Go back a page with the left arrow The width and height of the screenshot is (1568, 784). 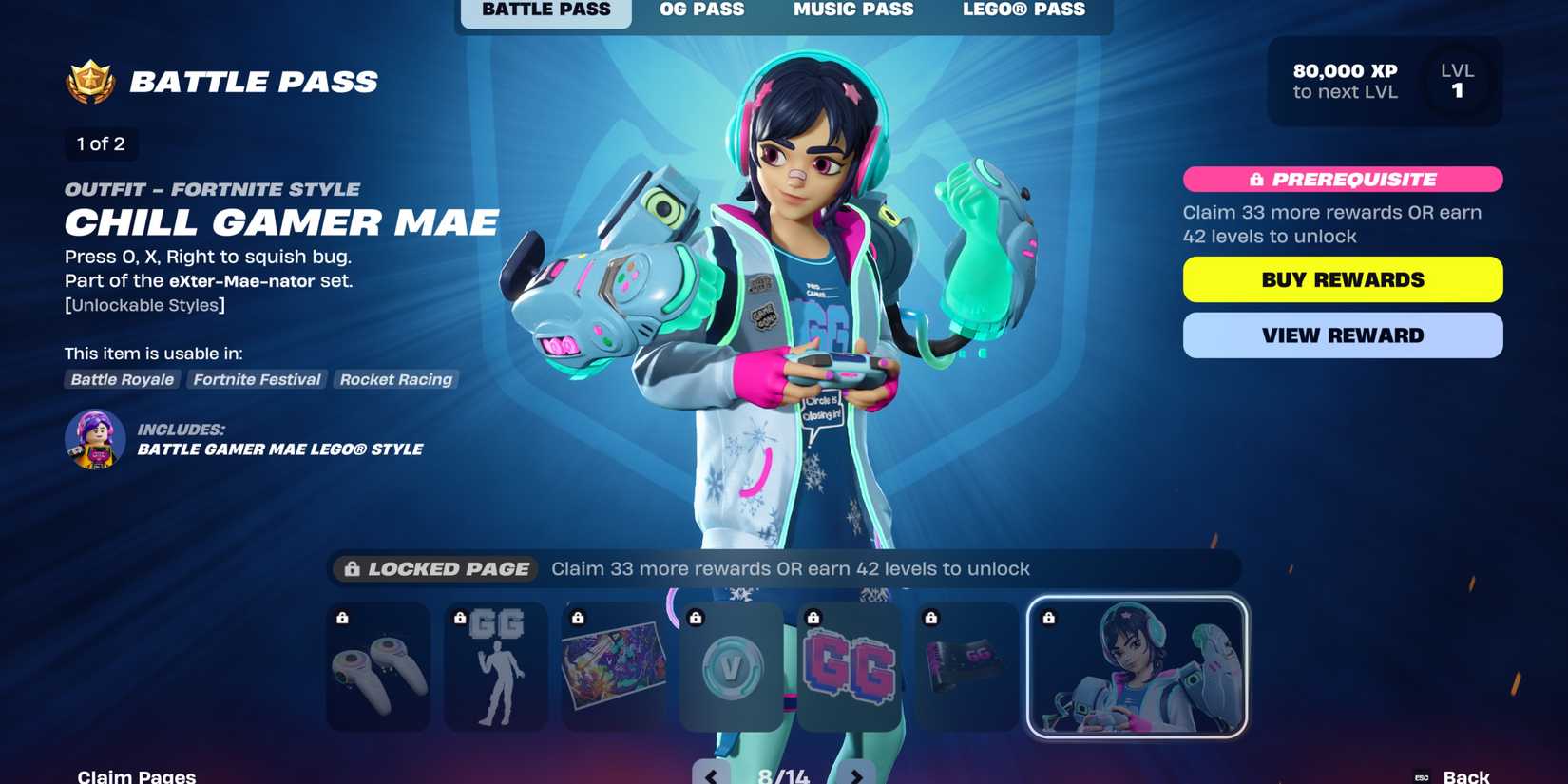[x=710, y=775]
